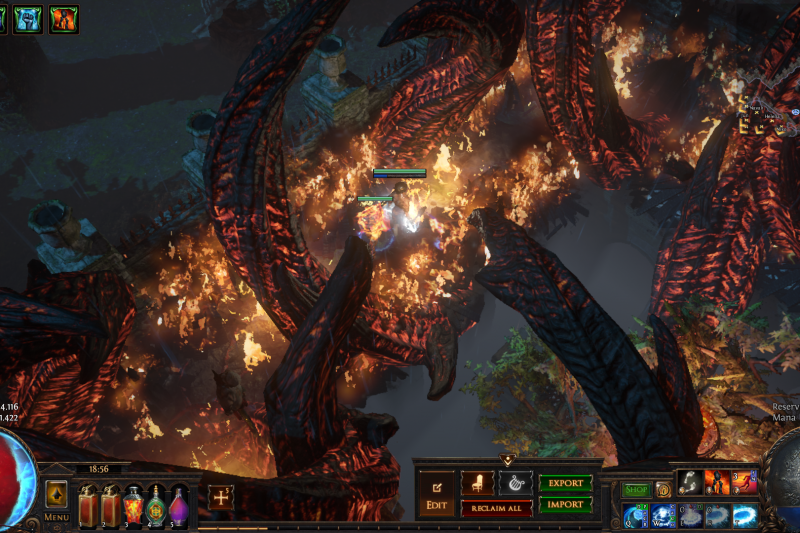Select the footprints movement skill icon
Image resolution: width=800 pixels, height=533 pixels.
(691, 483)
